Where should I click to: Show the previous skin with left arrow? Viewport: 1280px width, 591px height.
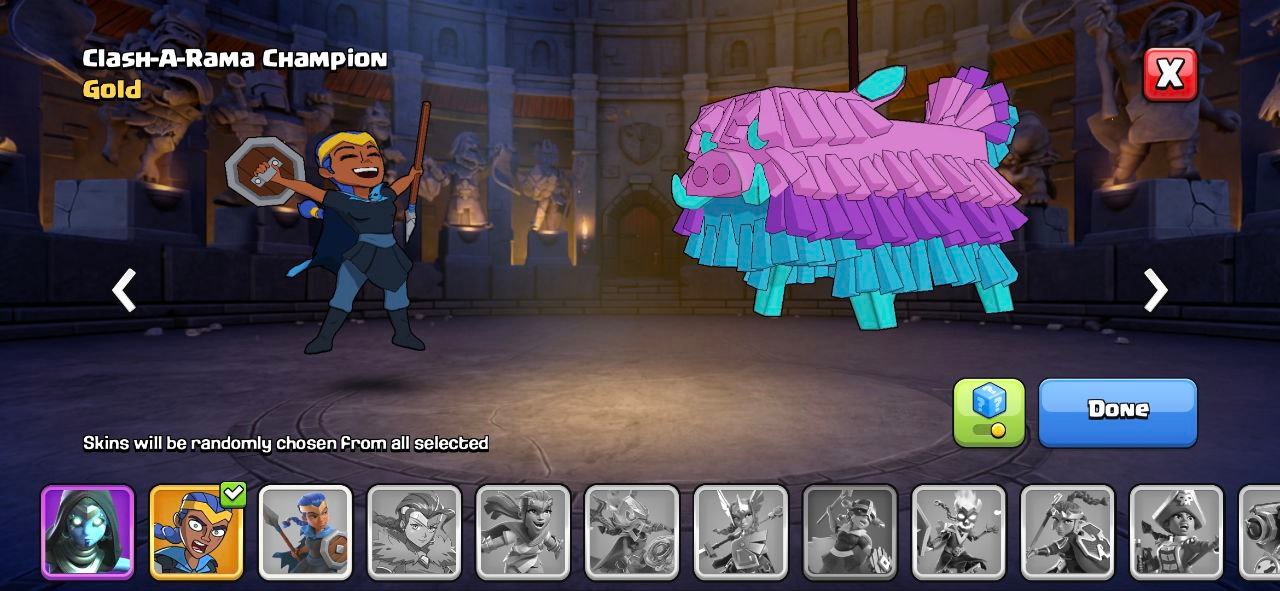124,291
